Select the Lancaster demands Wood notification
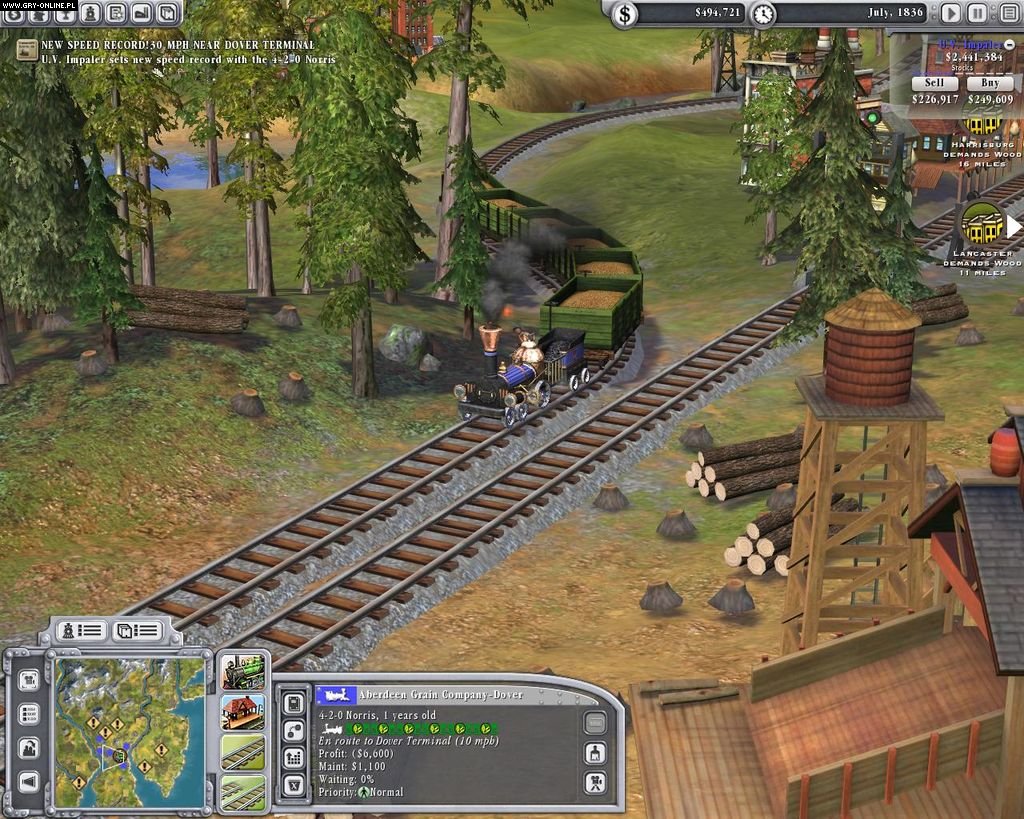The image size is (1024, 819). pos(982,225)
